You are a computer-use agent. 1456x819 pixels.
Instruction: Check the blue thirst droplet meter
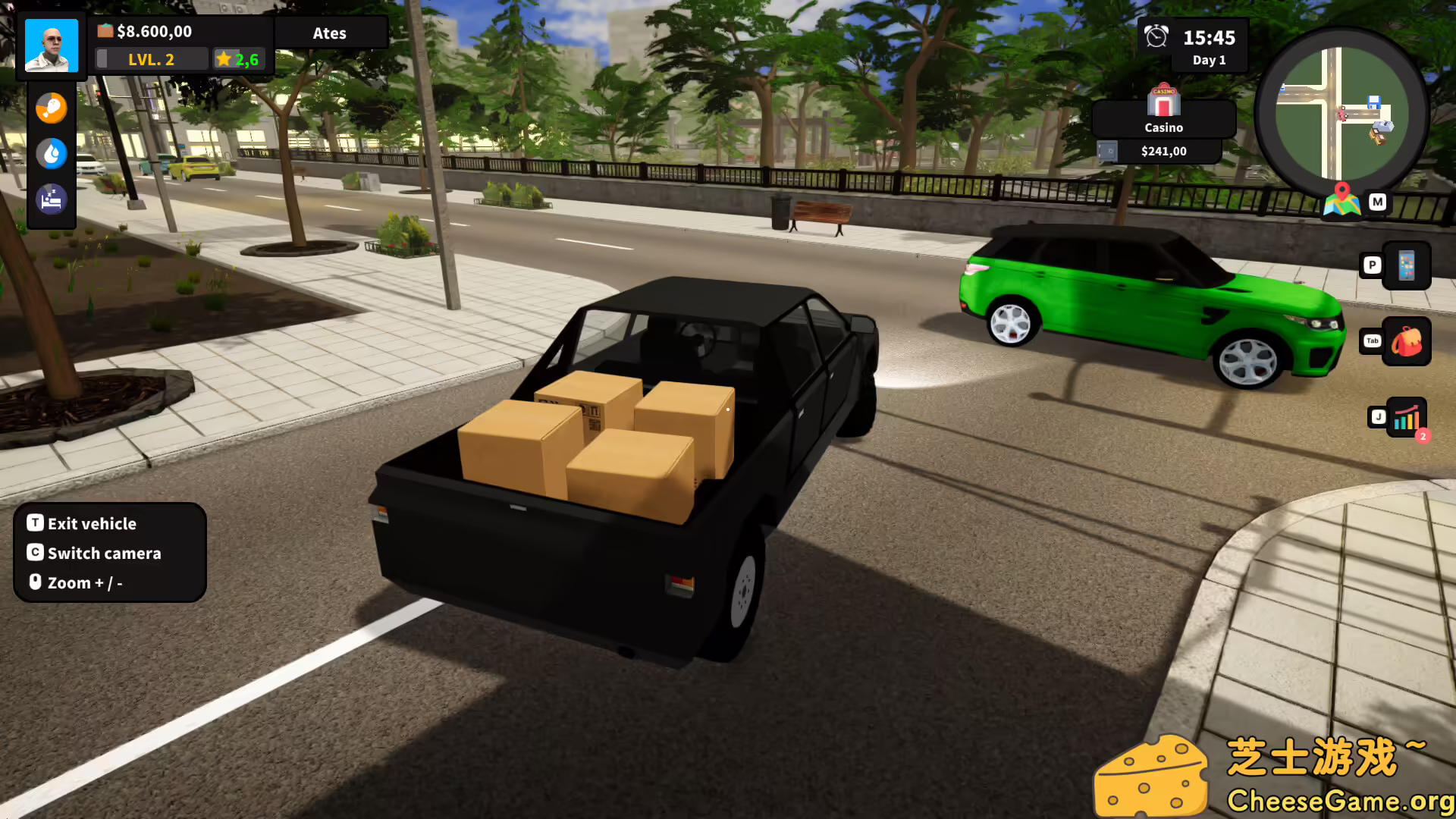51,153
